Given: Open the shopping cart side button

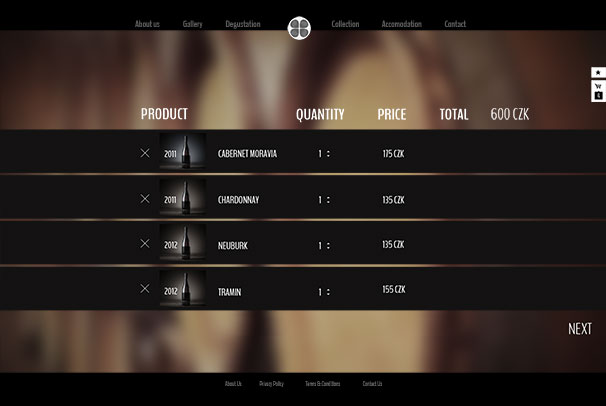Looking at the screenshot, I should [x=598, y=92].
